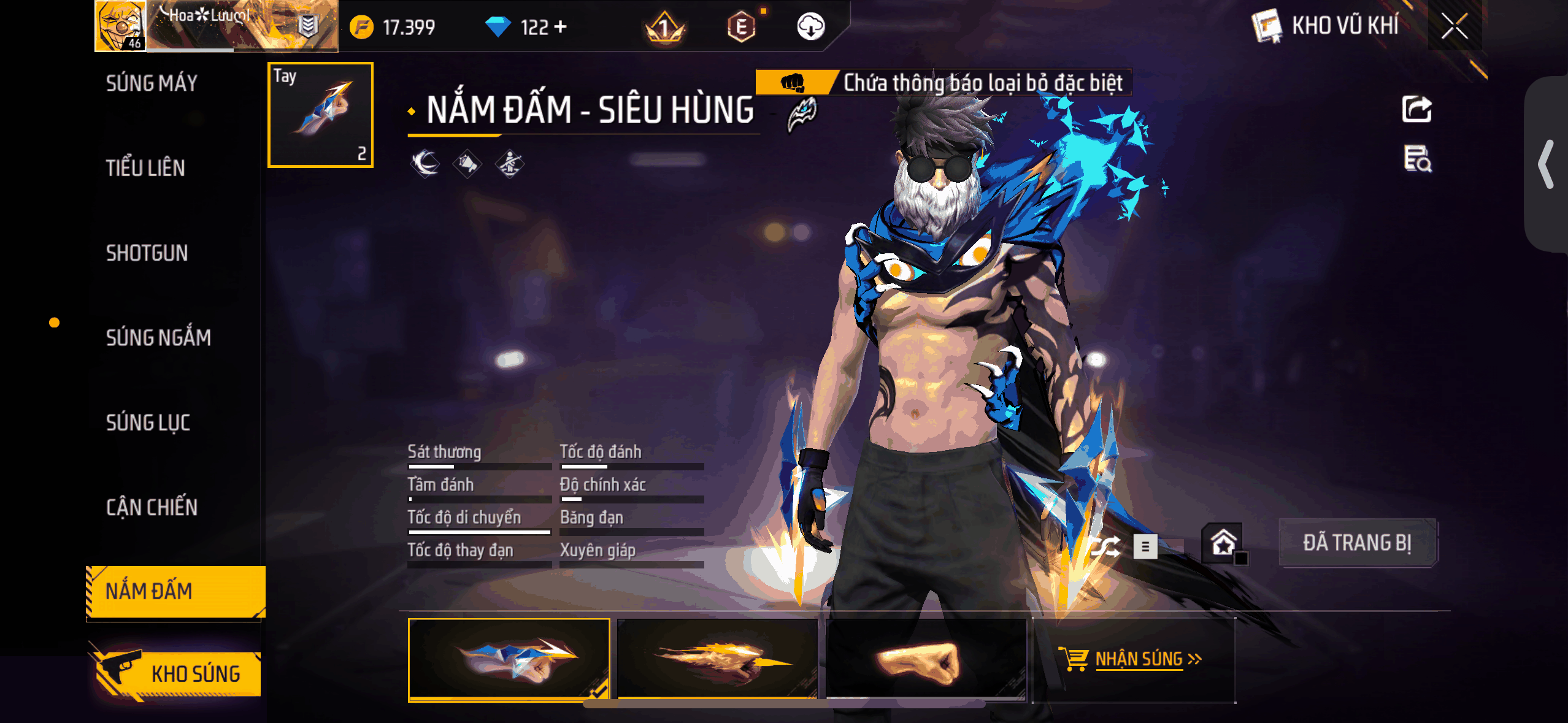Open SÚNG NGẮM weapon category
The image size is (1568, 723).
(158, 337)
